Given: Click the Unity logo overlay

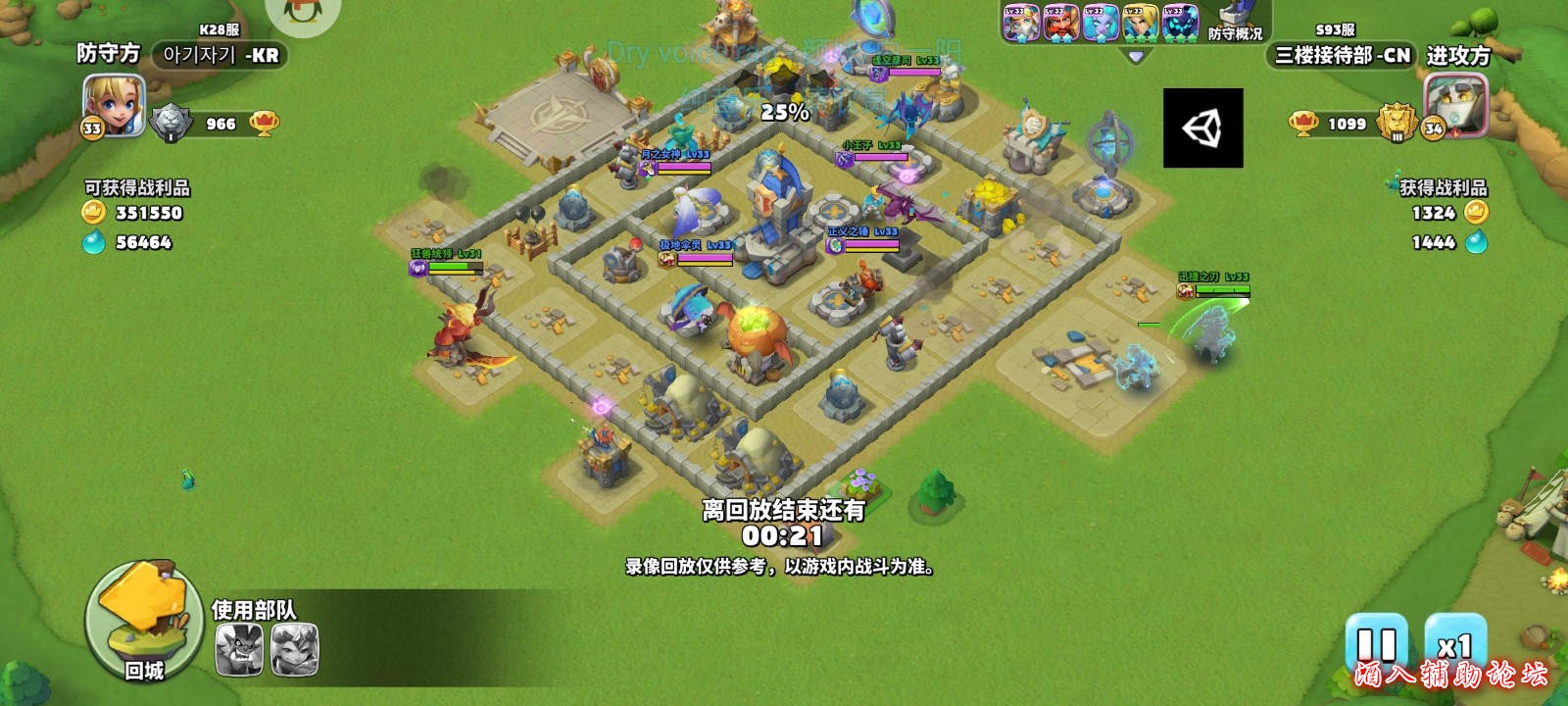Looking at the screenshot, I should click(x=1202, y=127).
